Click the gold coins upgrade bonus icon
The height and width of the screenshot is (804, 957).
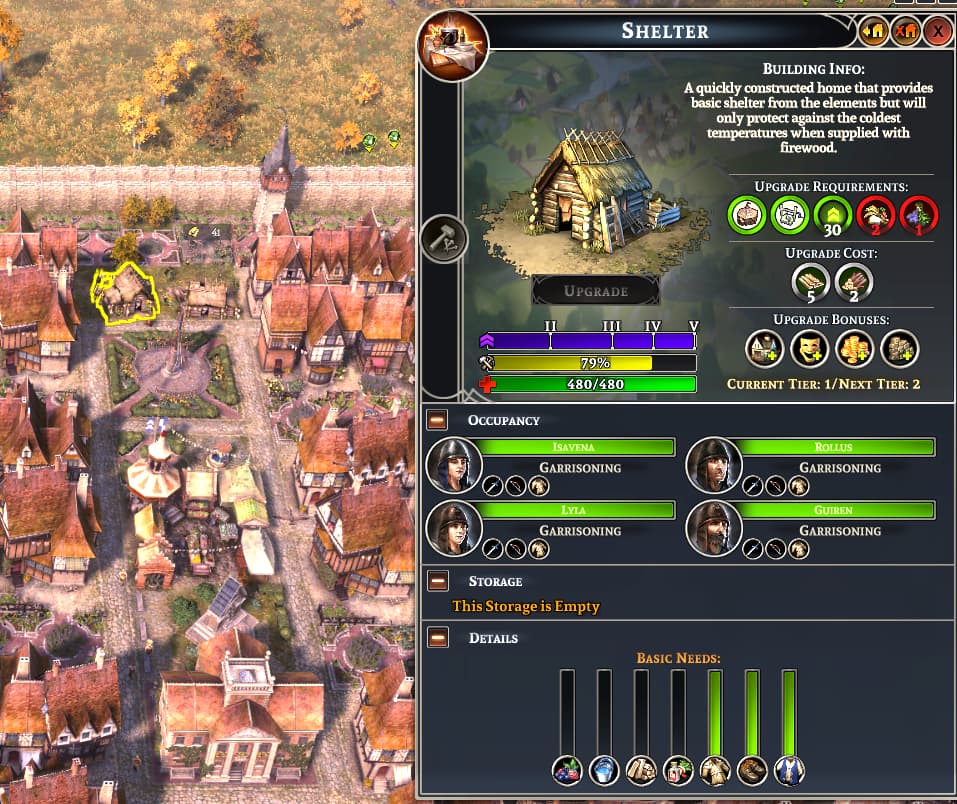854,348
